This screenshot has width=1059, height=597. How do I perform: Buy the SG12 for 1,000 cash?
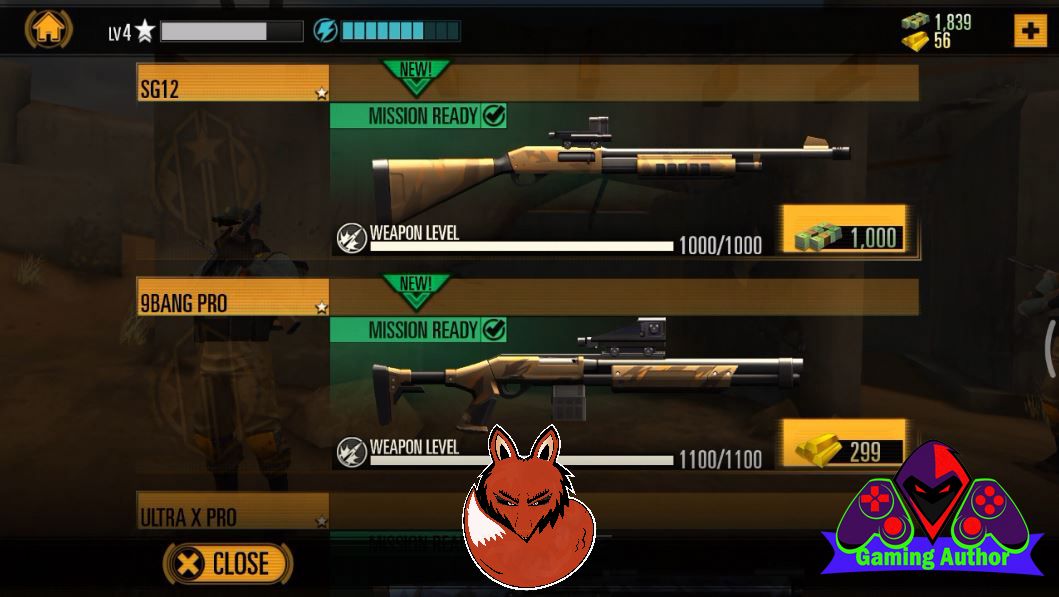(x=846, y=236)
